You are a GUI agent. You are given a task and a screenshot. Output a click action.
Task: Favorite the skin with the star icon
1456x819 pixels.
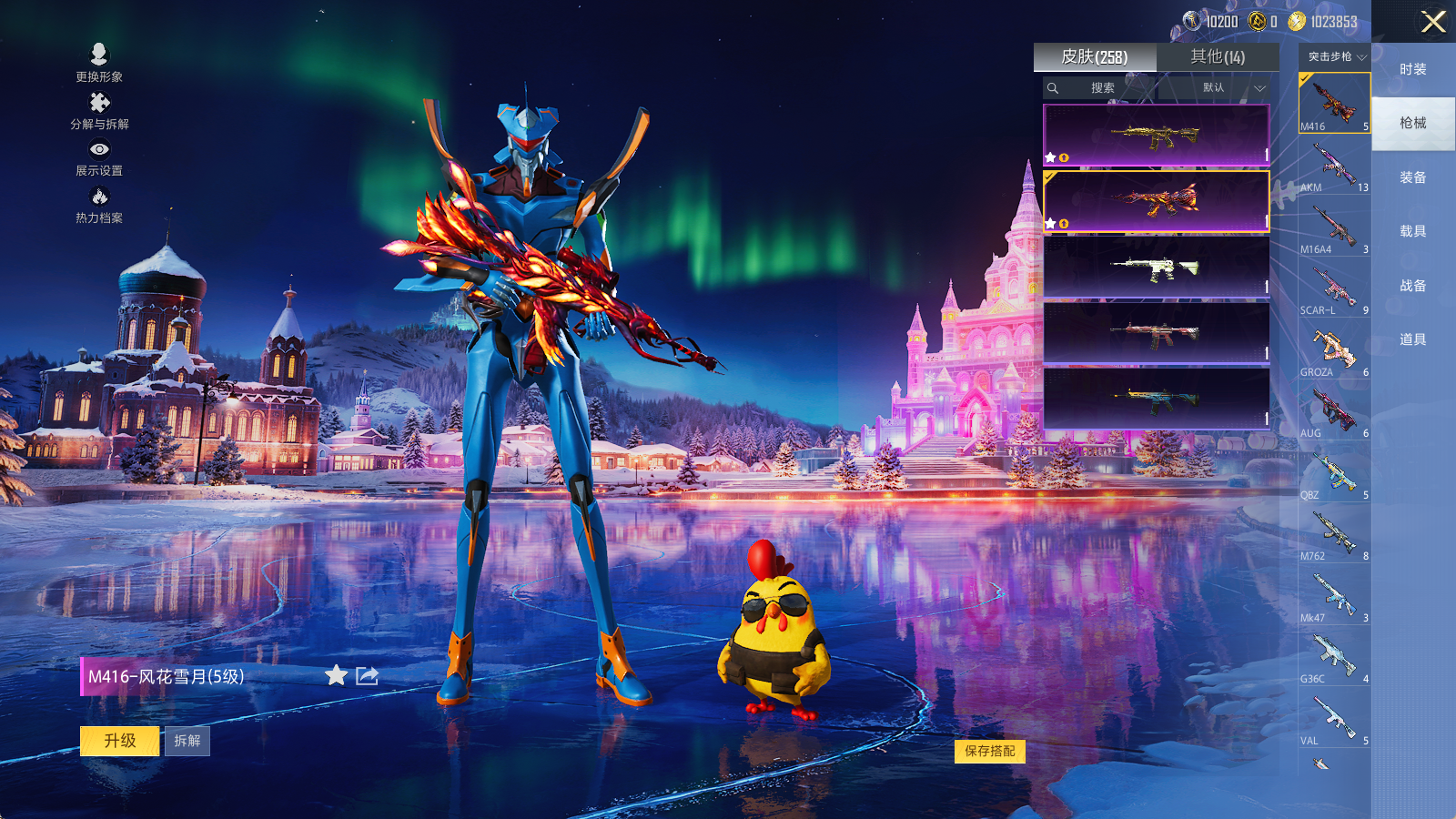[x=336, y=675]
